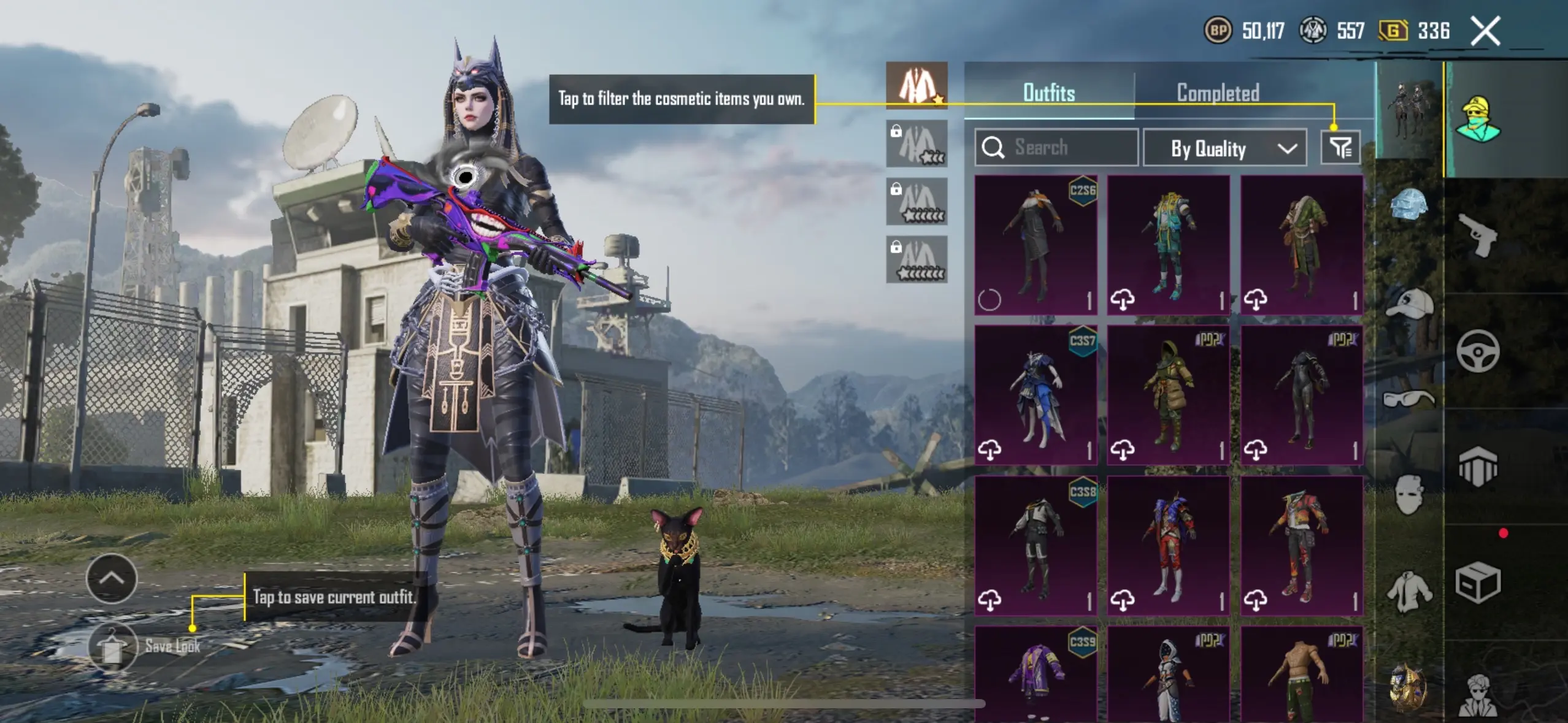
Task: Close the inventory screen
Action: click(x=1485, y=31)
